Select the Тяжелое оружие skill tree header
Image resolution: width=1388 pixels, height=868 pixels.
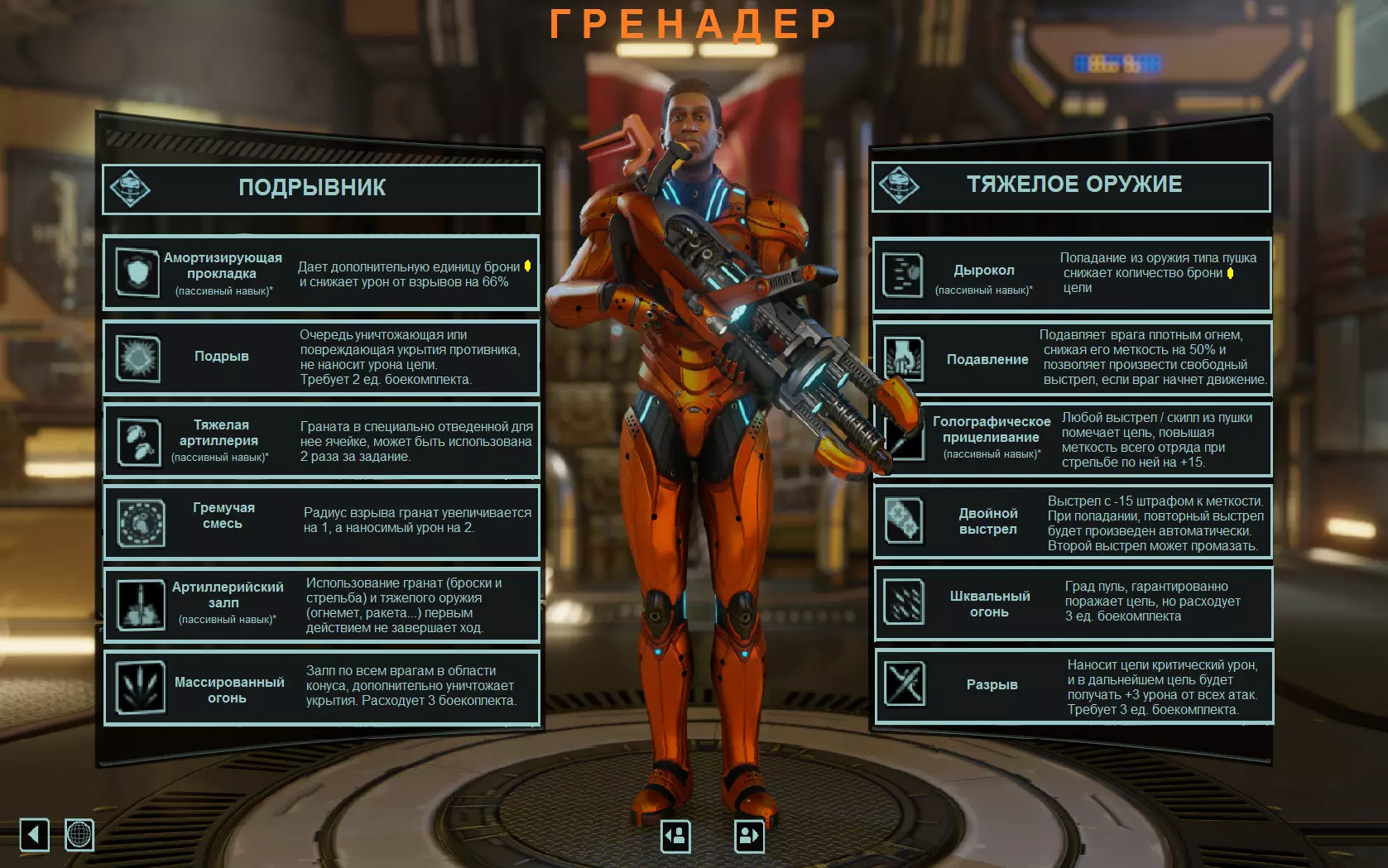(x=1071, y=186)
